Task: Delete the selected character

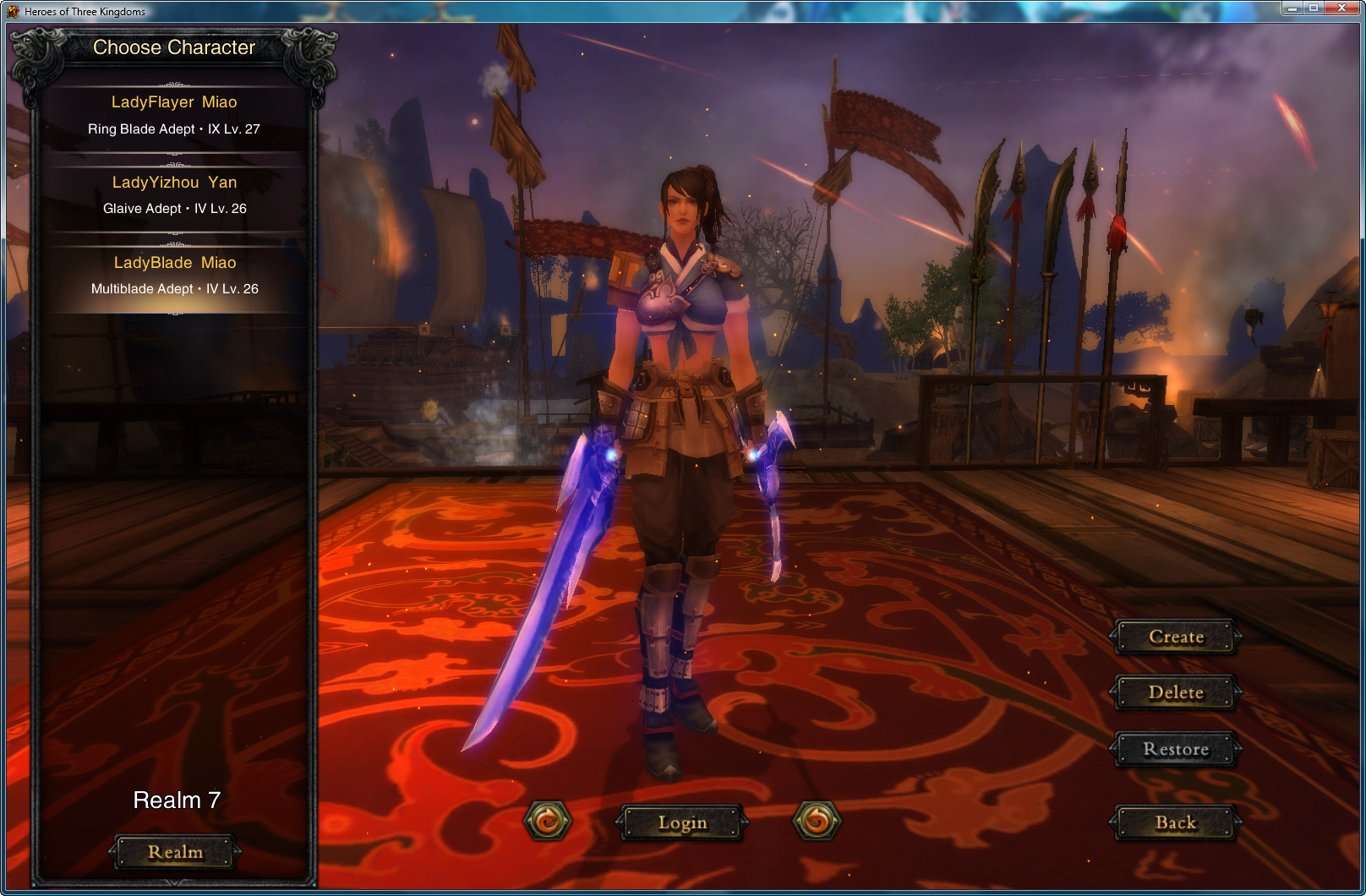Action: pyautogui.click(x=1176, y=692)
